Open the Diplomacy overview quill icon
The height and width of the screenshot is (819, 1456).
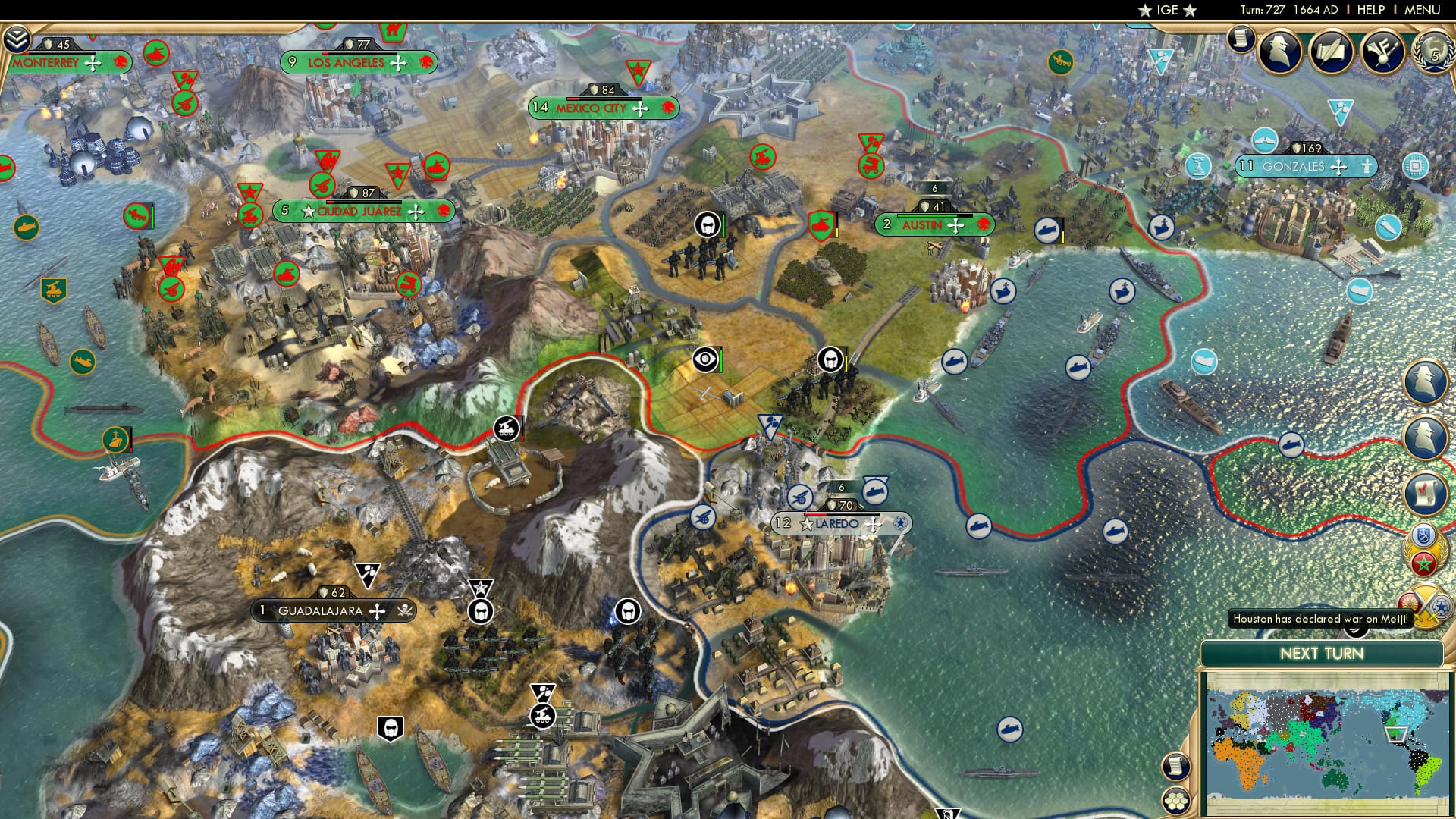[x=1331, y=52]
